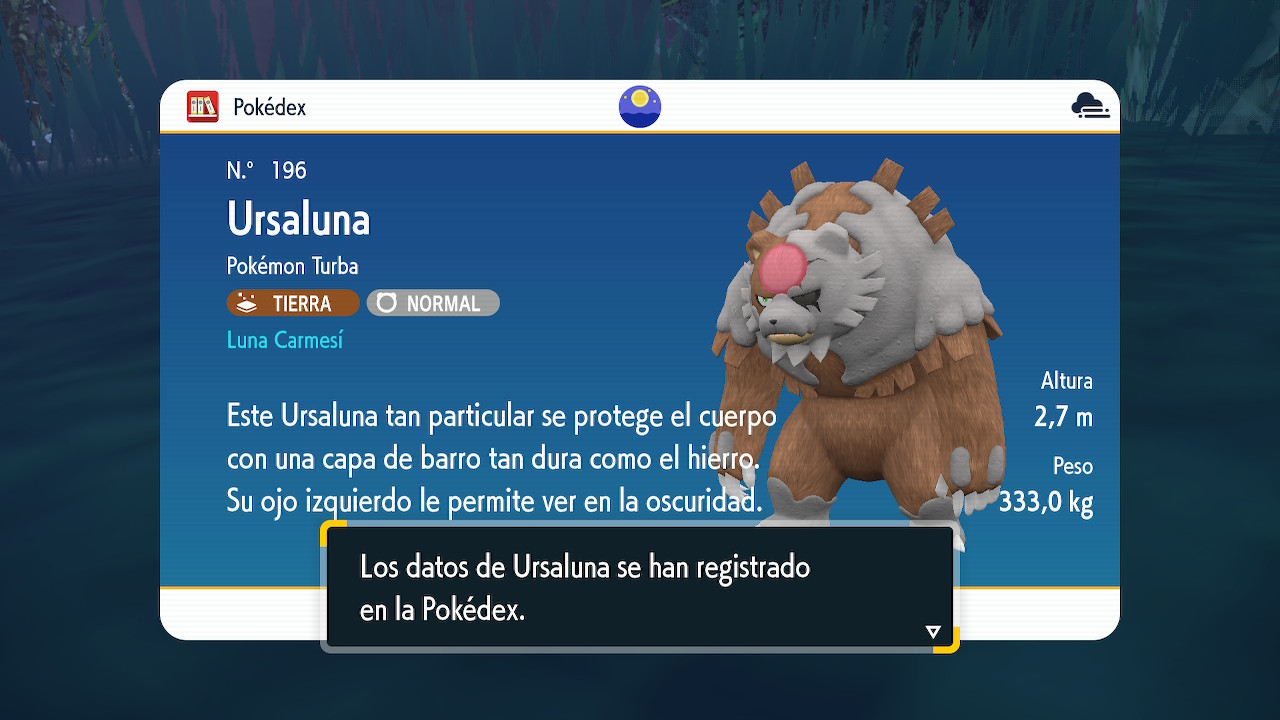The width and height of the screenshot is (1280, 720).
Task: Click the cloudy weather icon
Action: 1090,106
